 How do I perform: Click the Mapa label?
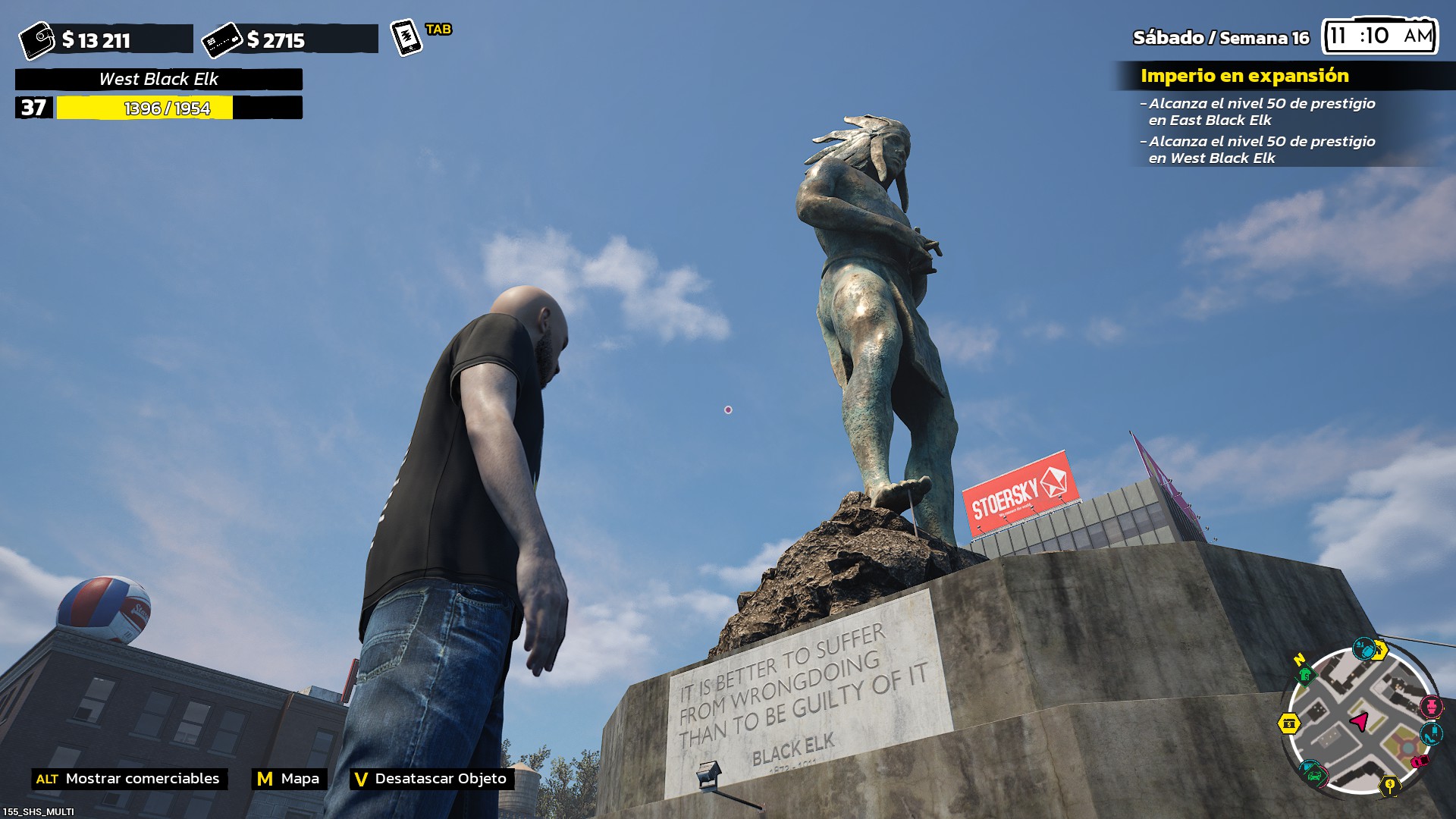point(300,779)
